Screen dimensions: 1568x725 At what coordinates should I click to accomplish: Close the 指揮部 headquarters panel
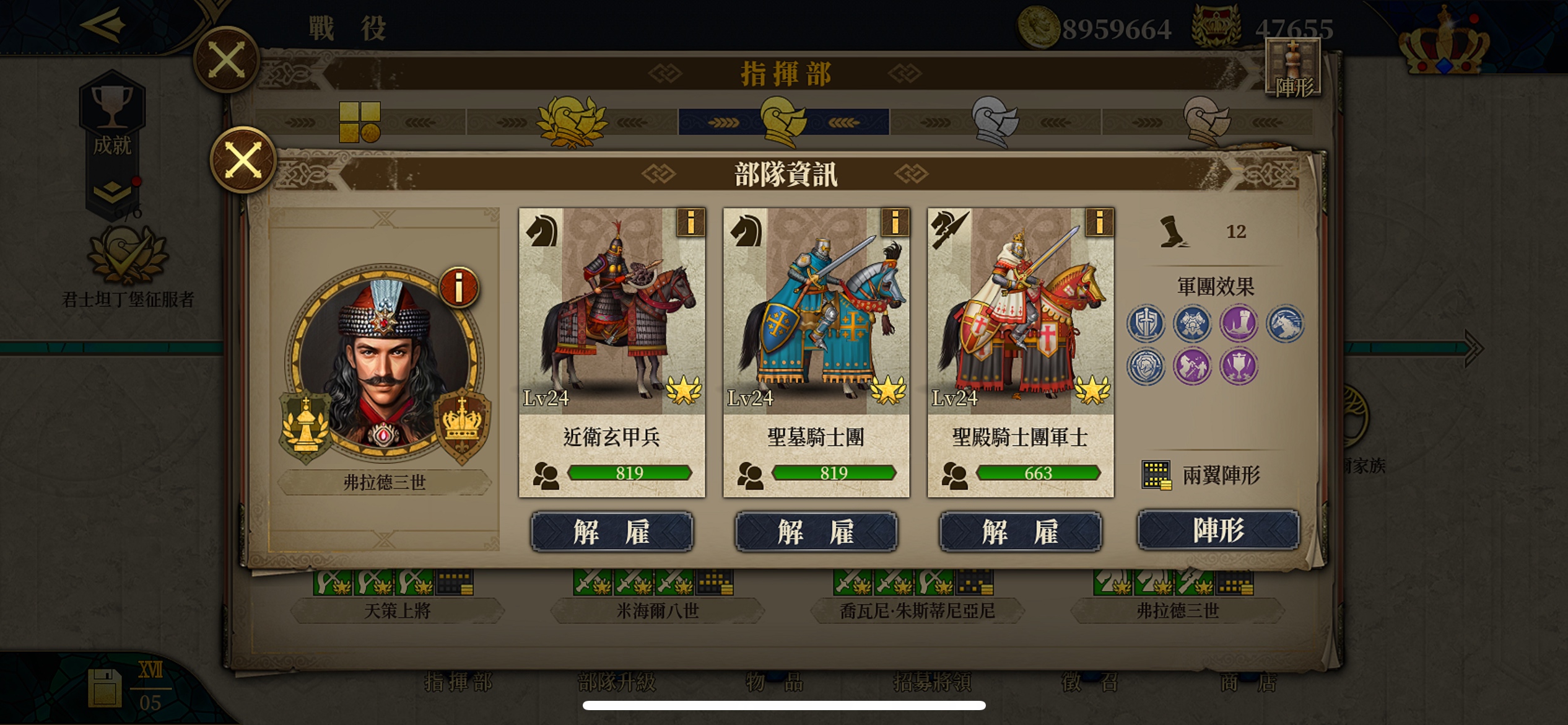[x=226, y=60]
